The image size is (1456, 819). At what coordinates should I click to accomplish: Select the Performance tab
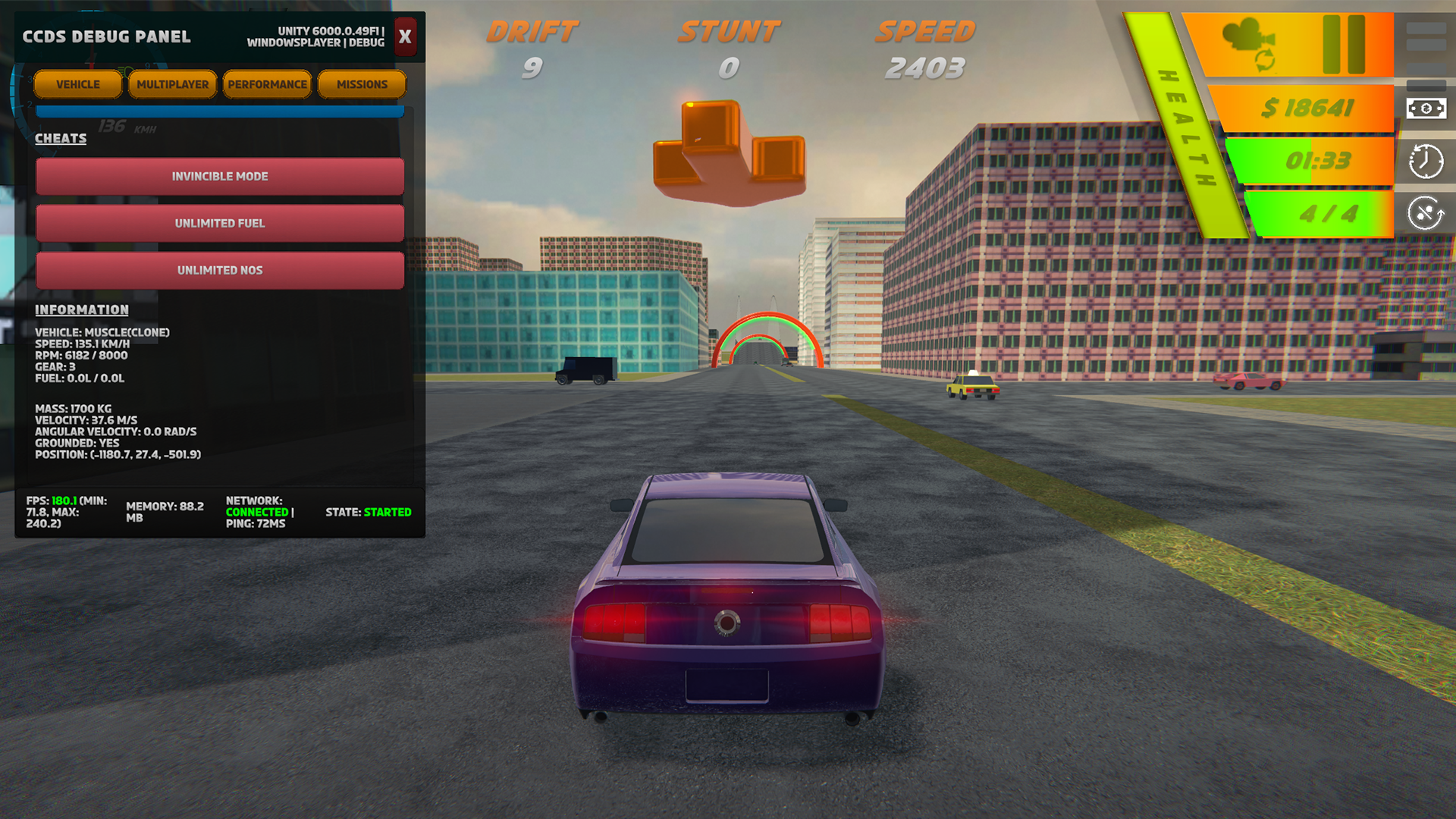click(x=267, y=84)
